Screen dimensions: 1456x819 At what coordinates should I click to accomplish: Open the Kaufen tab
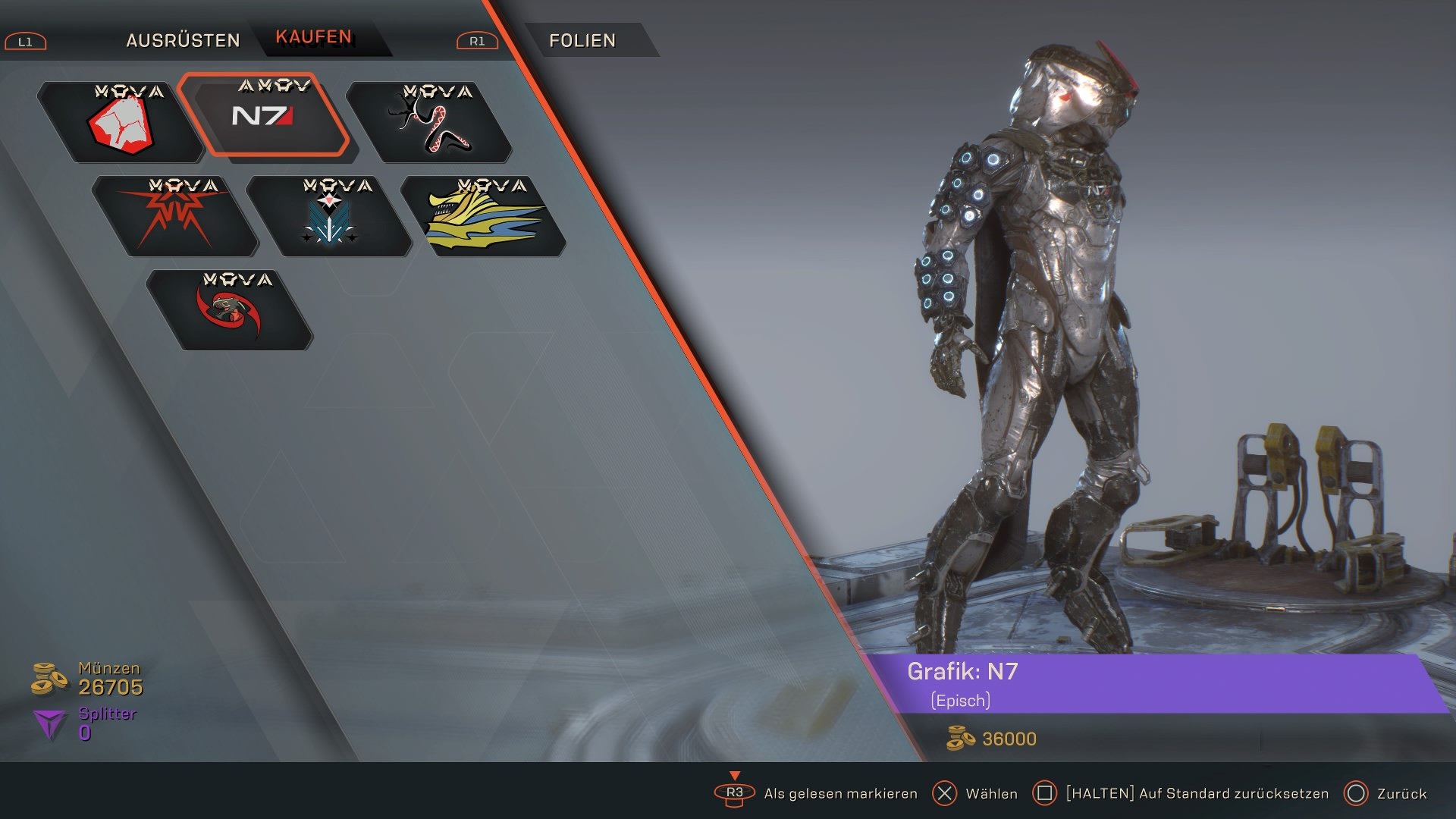314,37
